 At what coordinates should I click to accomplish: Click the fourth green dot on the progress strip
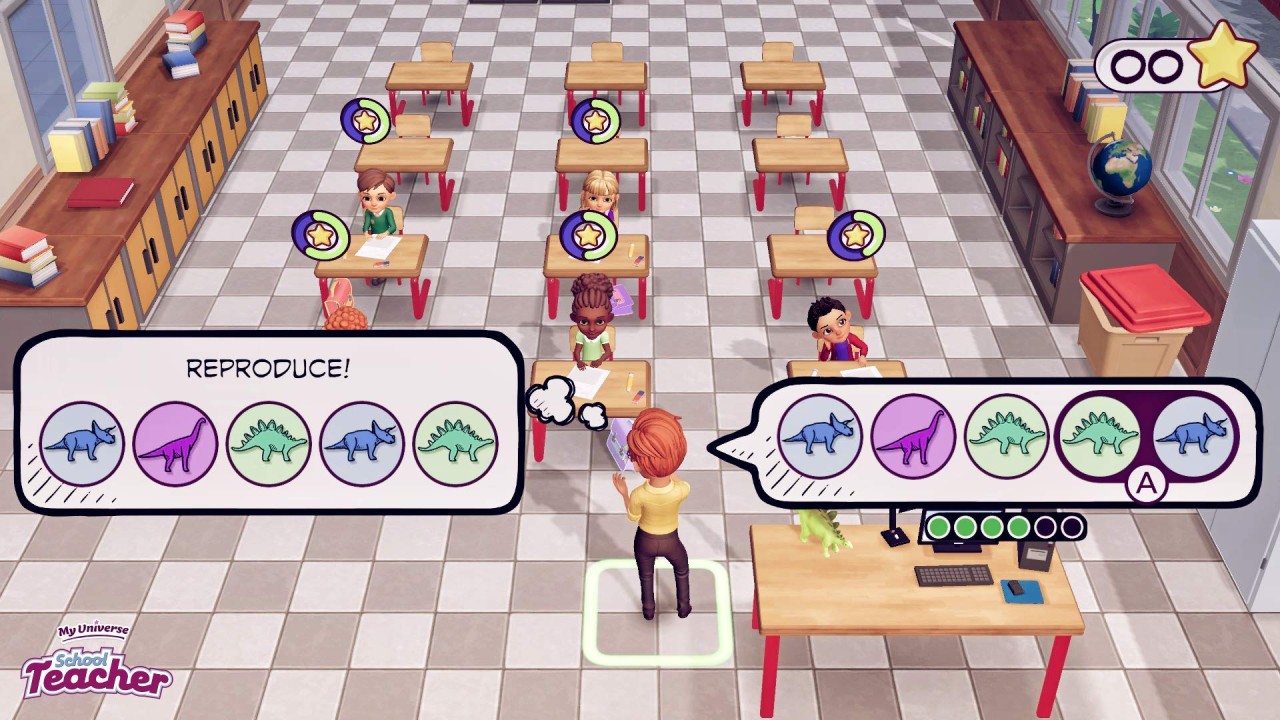(1018, 526)
